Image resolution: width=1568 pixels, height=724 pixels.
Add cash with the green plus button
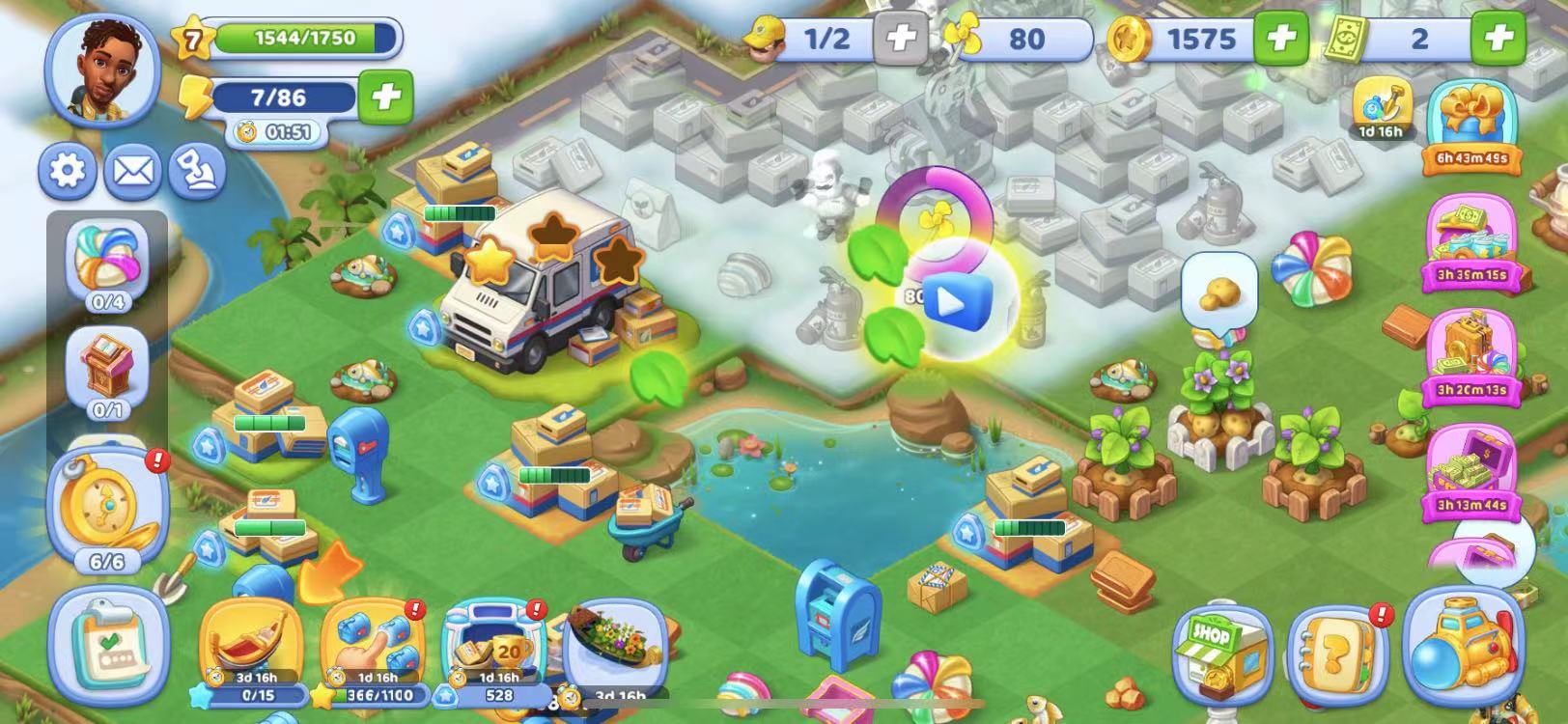point(1498,39)
